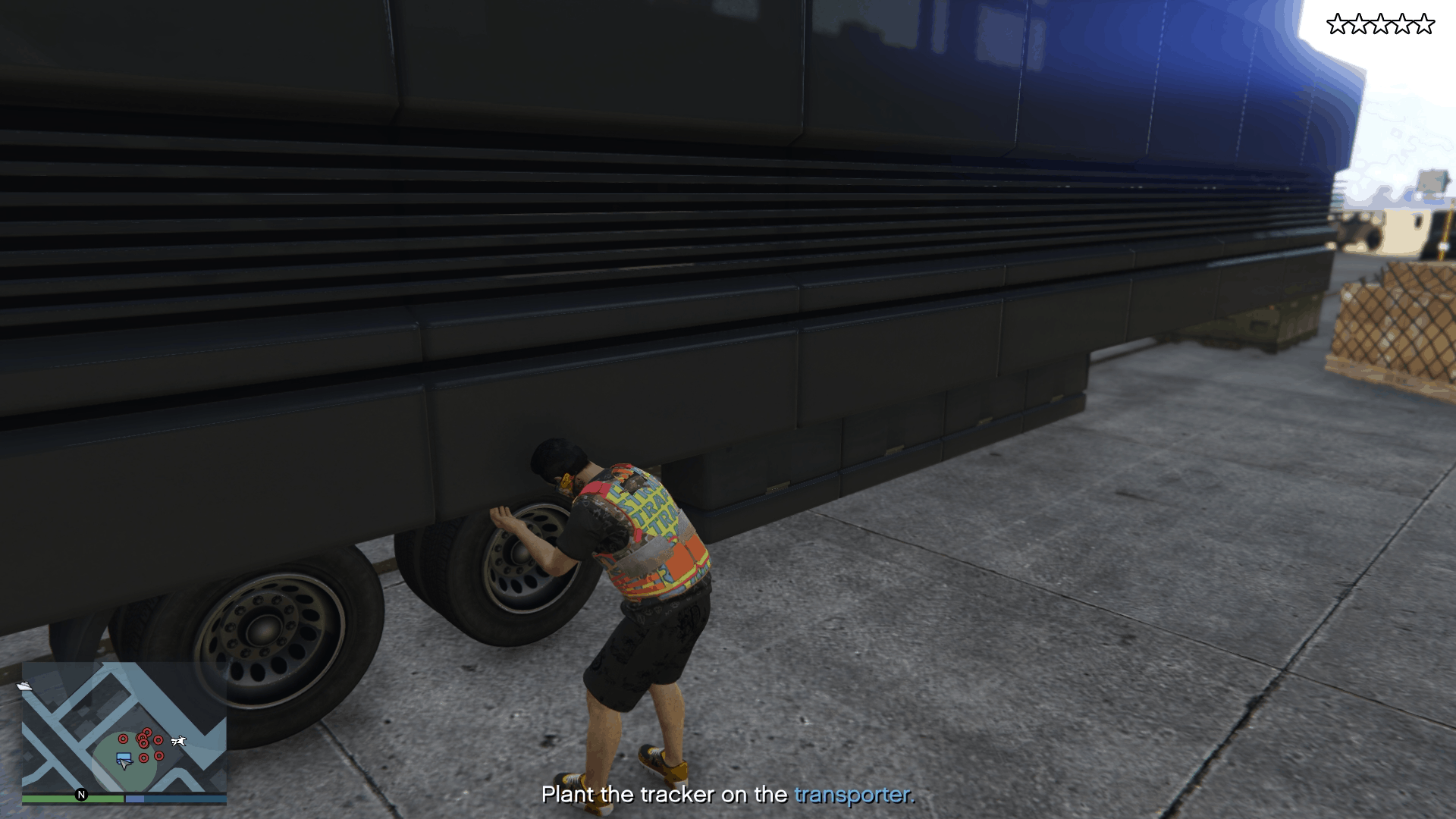Click the fourth wanted star

1402,24
